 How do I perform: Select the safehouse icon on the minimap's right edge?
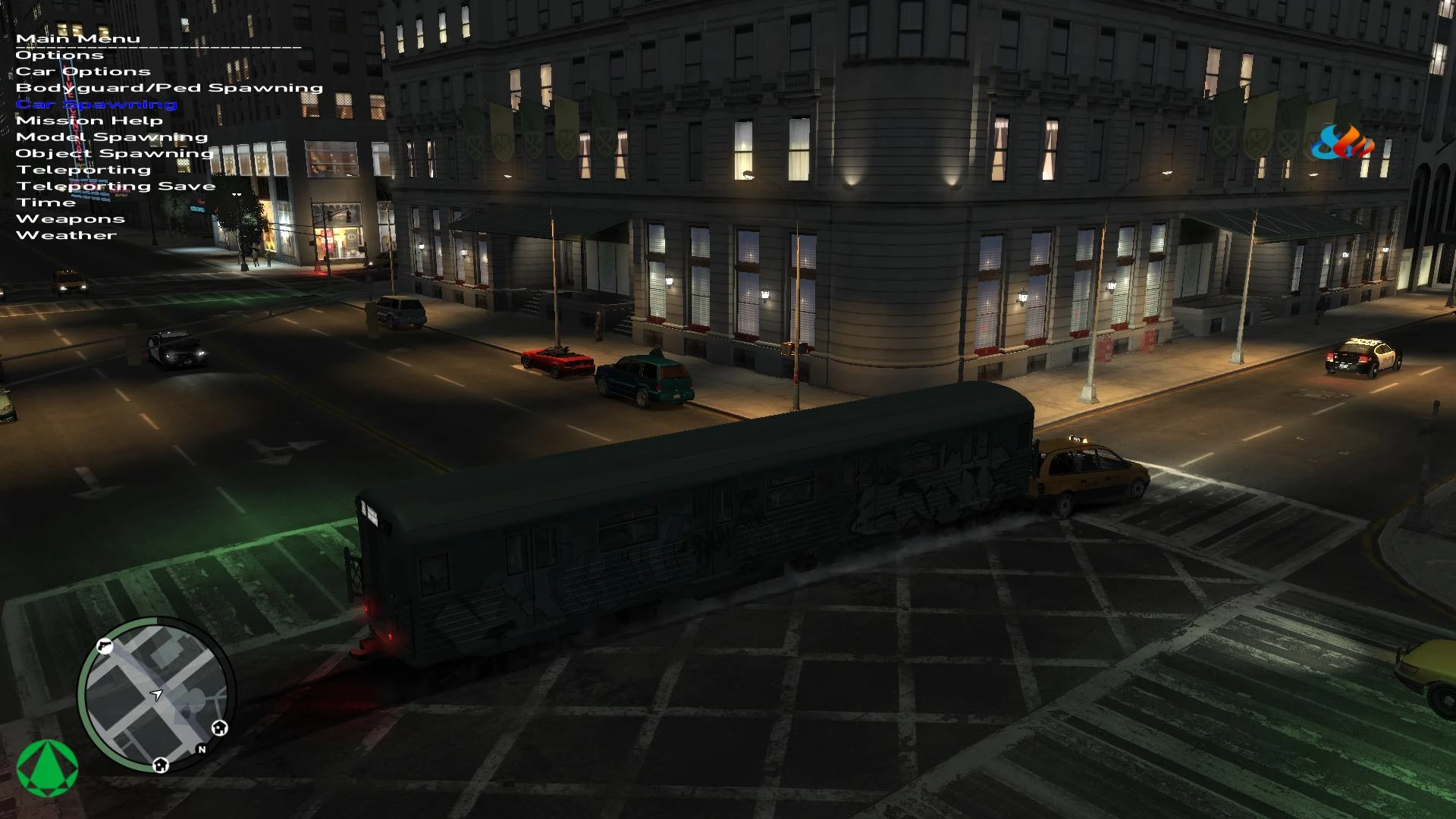coord(220,729)
